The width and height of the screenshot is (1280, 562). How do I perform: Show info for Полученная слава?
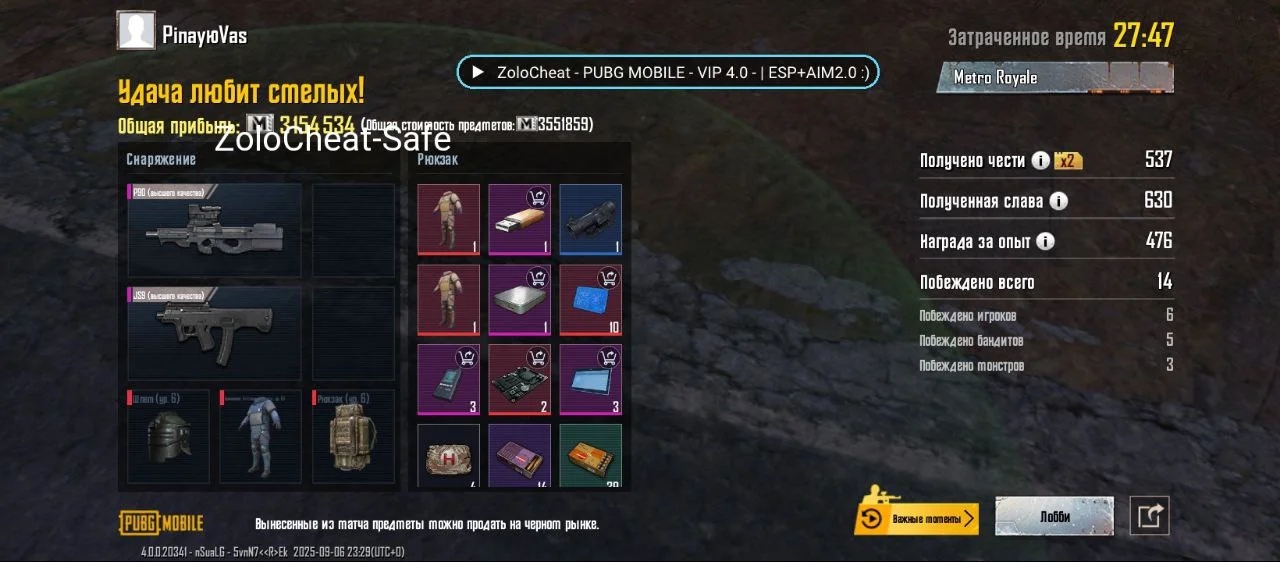[1058, 201]
